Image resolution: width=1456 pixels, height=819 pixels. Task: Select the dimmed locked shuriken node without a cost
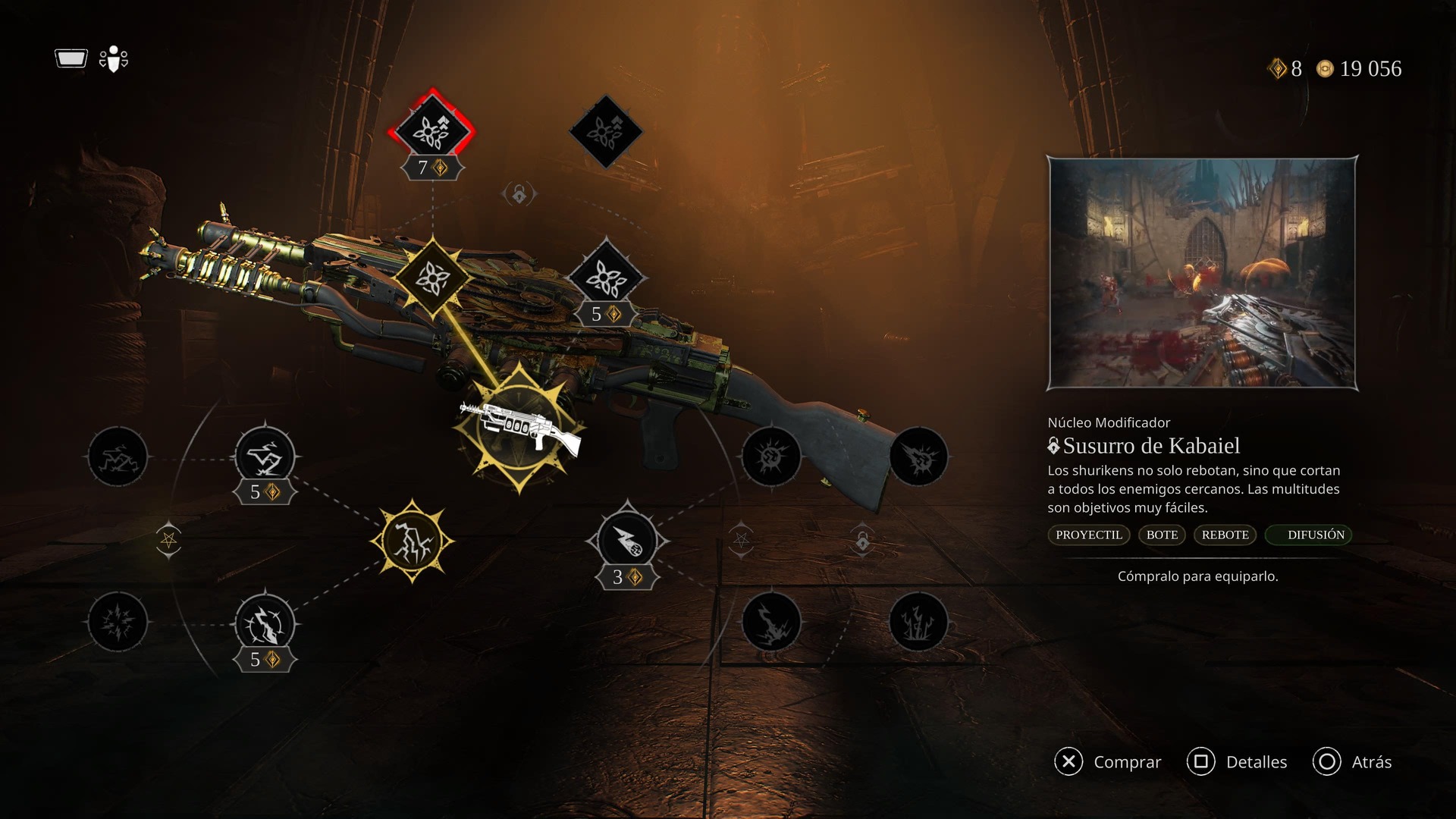pyautogui.click(x=606, y=132)
